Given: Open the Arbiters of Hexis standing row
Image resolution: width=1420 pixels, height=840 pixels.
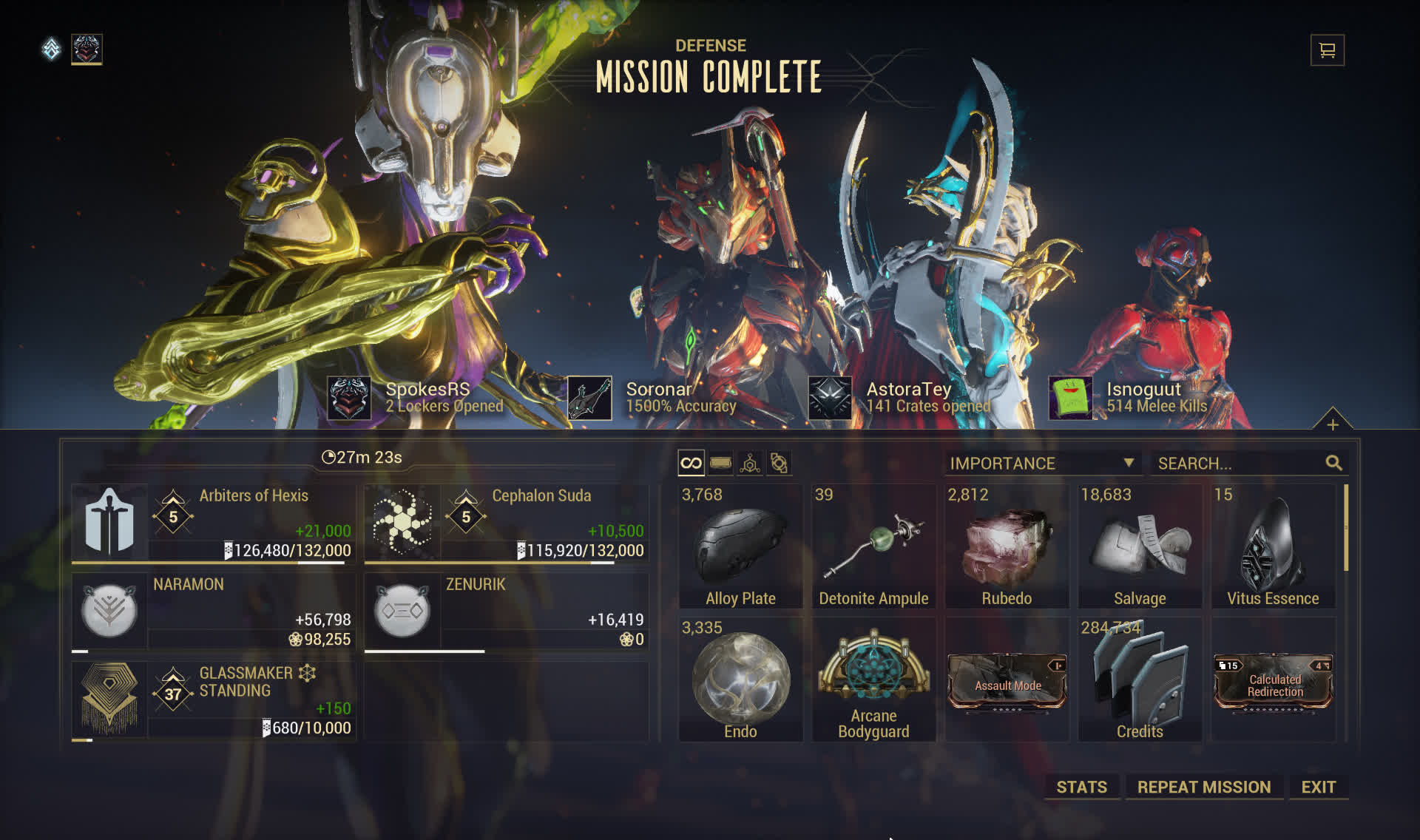Looking at the screenshot, I should (x=213, y=524).
